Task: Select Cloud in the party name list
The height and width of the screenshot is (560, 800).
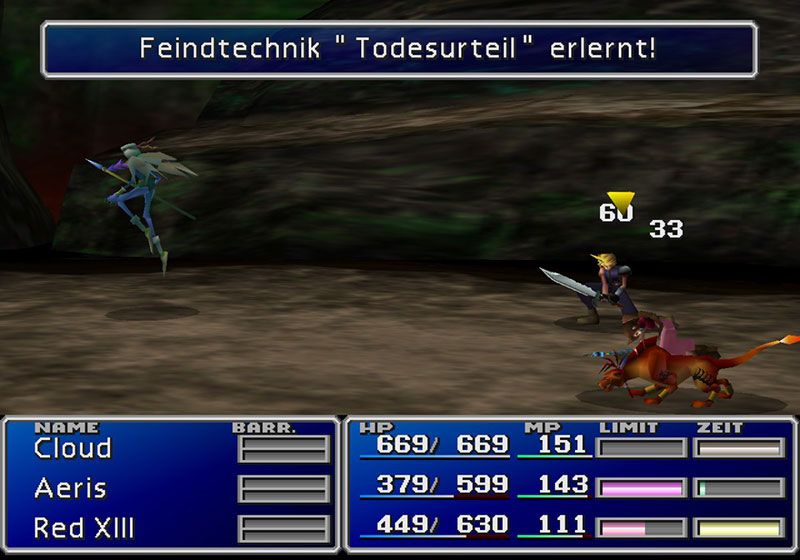Action: pos(72,449)
